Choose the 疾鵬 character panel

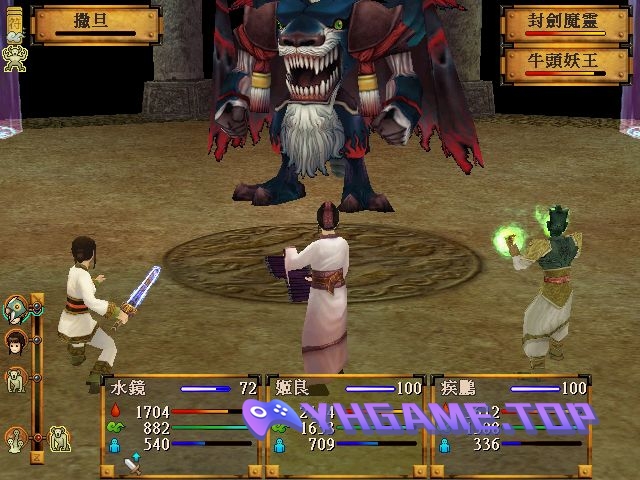(x=512, y=422)
